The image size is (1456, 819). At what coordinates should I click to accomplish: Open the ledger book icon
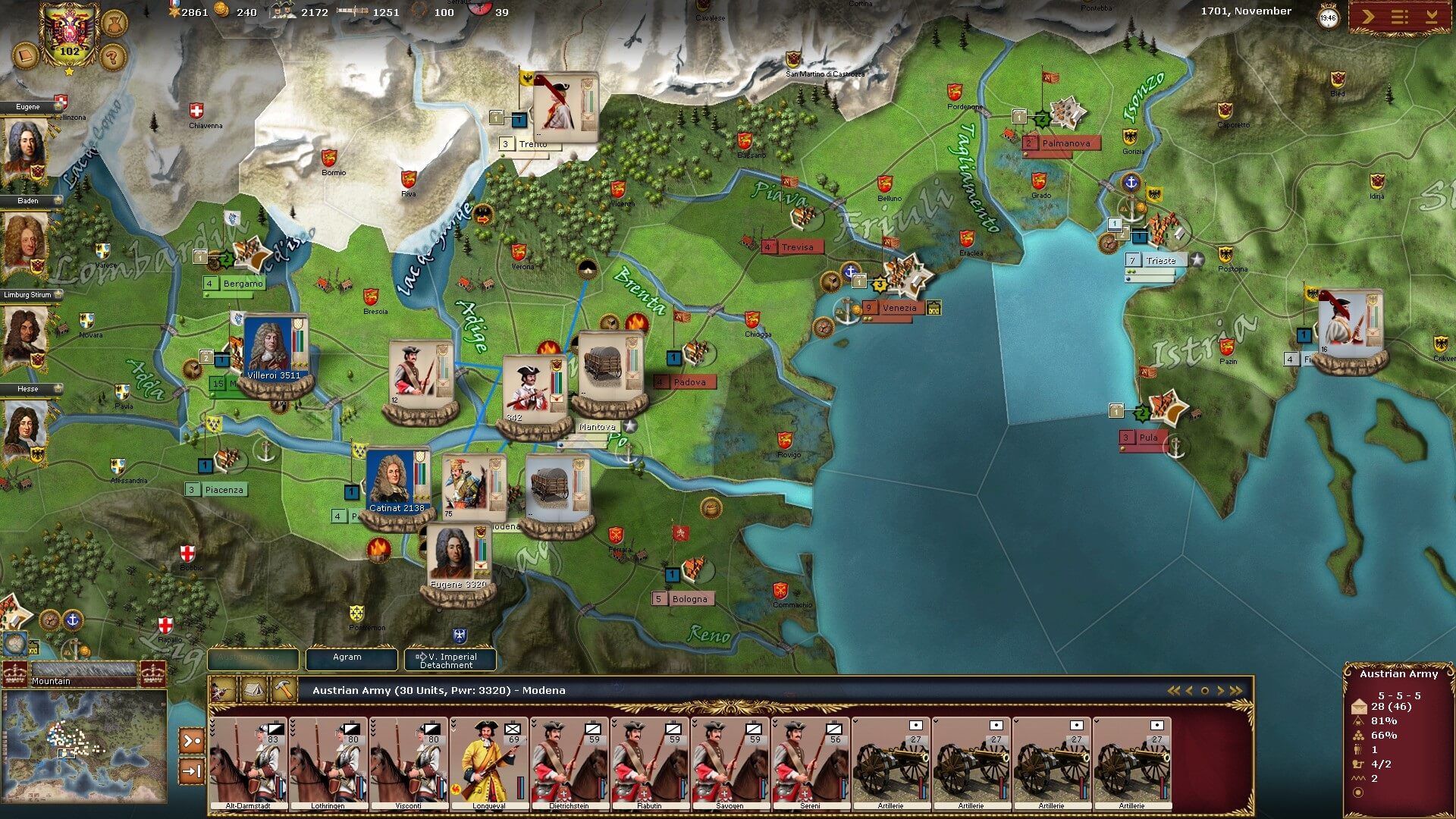point(26,56)
